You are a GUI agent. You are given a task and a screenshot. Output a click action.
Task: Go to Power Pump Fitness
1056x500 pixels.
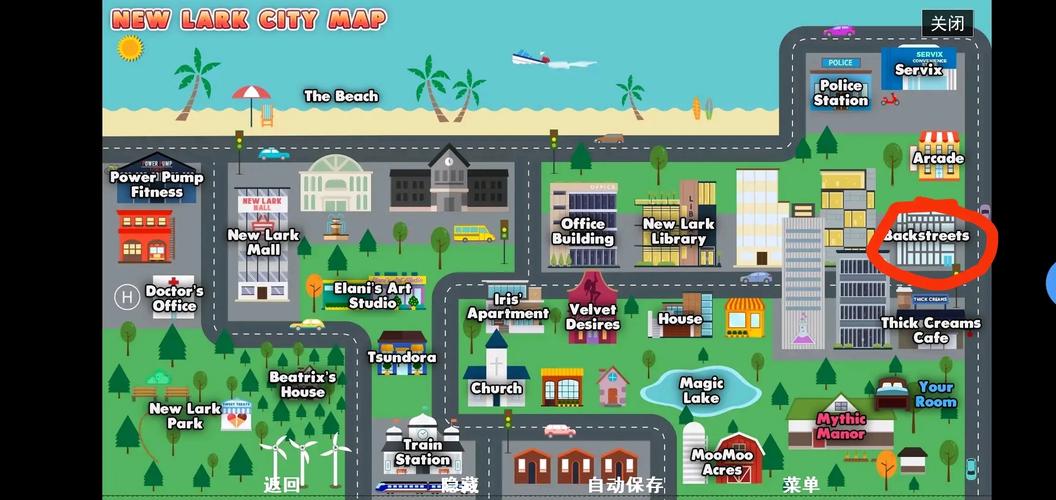(156, 184)
